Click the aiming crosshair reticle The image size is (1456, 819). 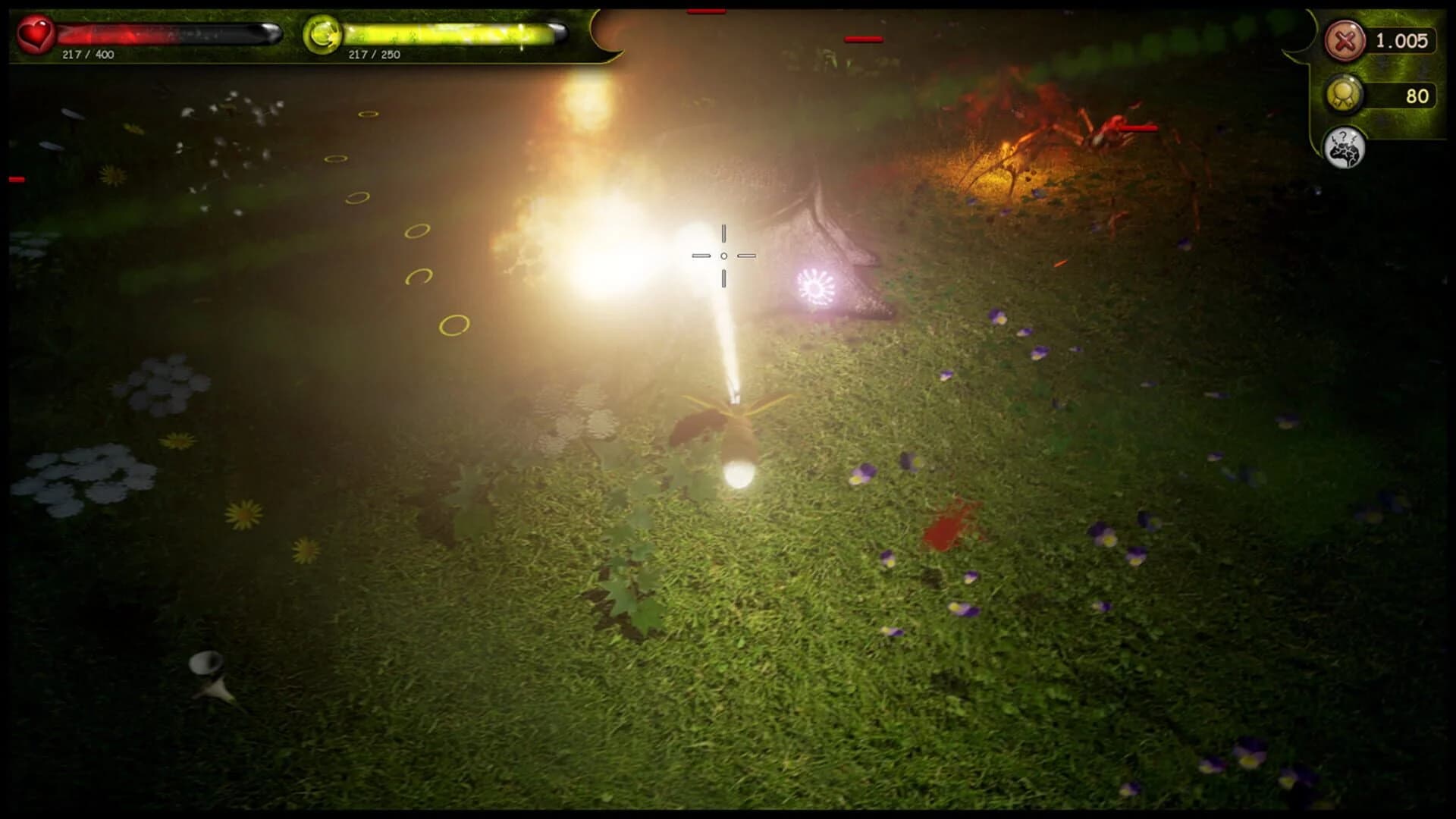723,256
